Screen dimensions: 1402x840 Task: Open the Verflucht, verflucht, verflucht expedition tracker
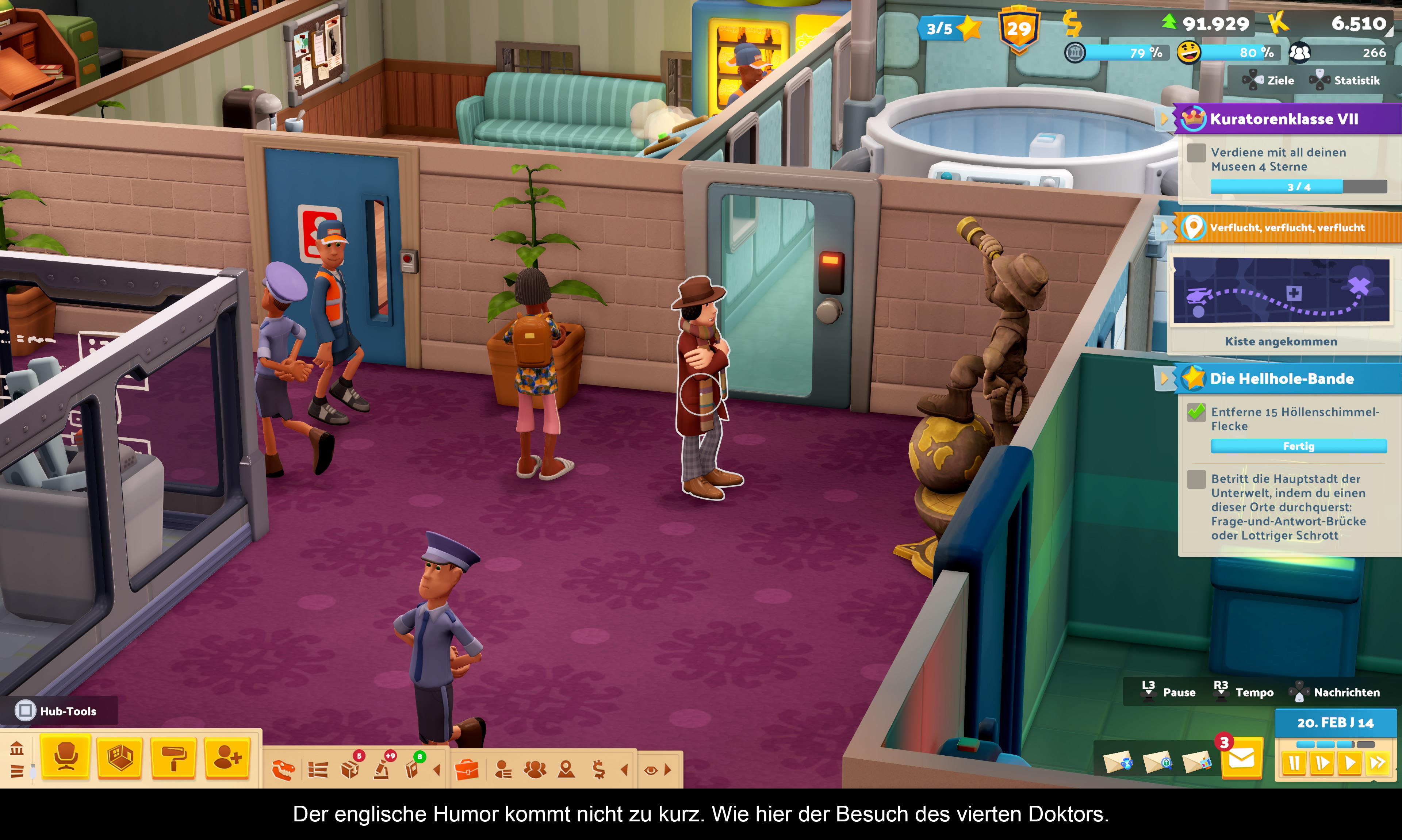pyautogui.click(x=1287, y=227)
